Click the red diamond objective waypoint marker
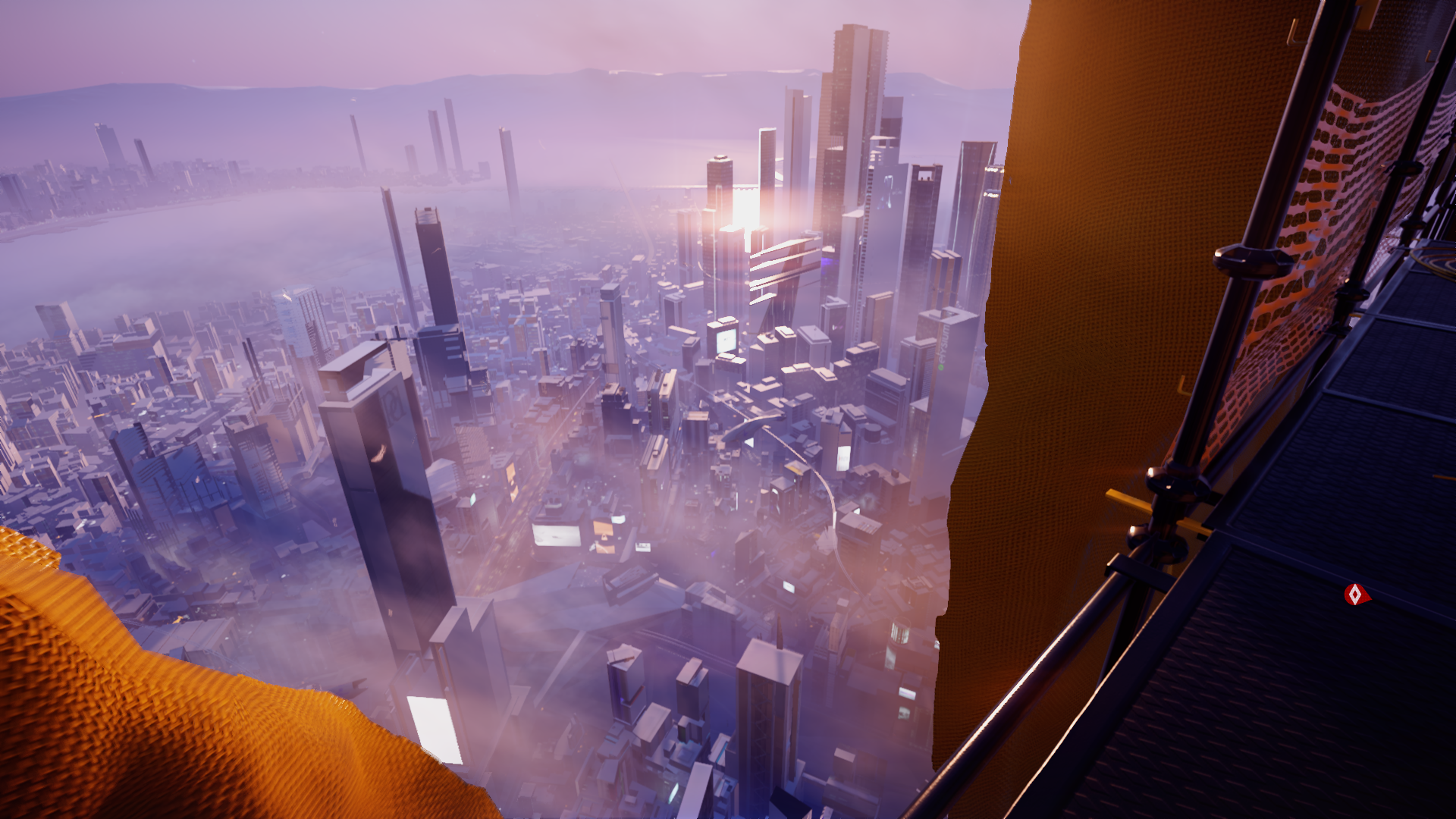Screen dimensions: 1456x819 1355,595
